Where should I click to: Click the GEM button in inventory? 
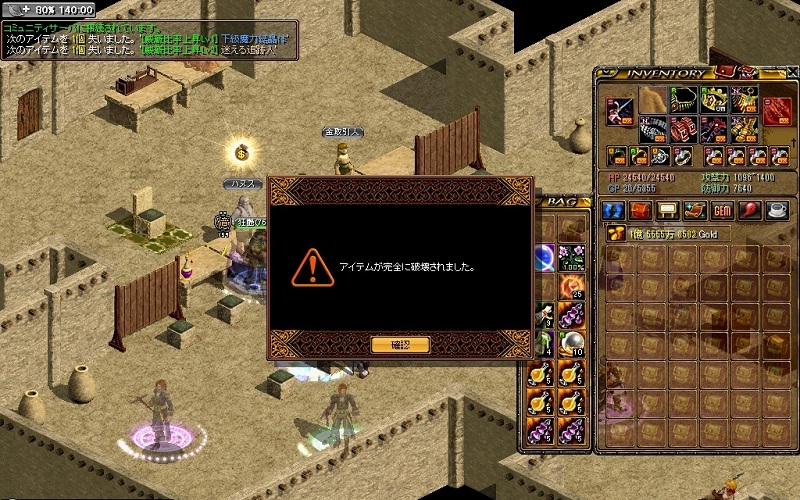click(721, 211)
